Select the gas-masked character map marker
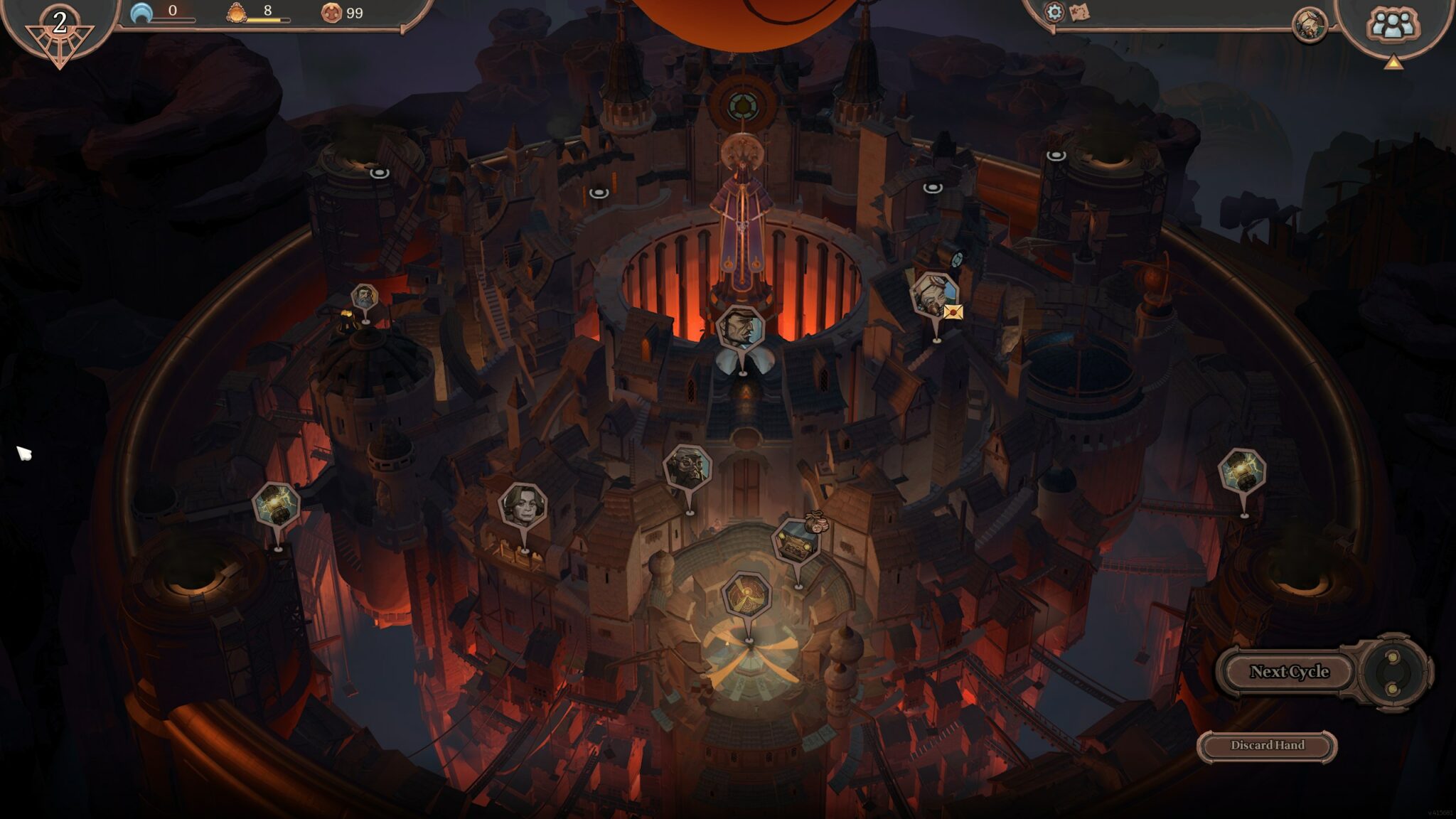 tap(687, 468)
